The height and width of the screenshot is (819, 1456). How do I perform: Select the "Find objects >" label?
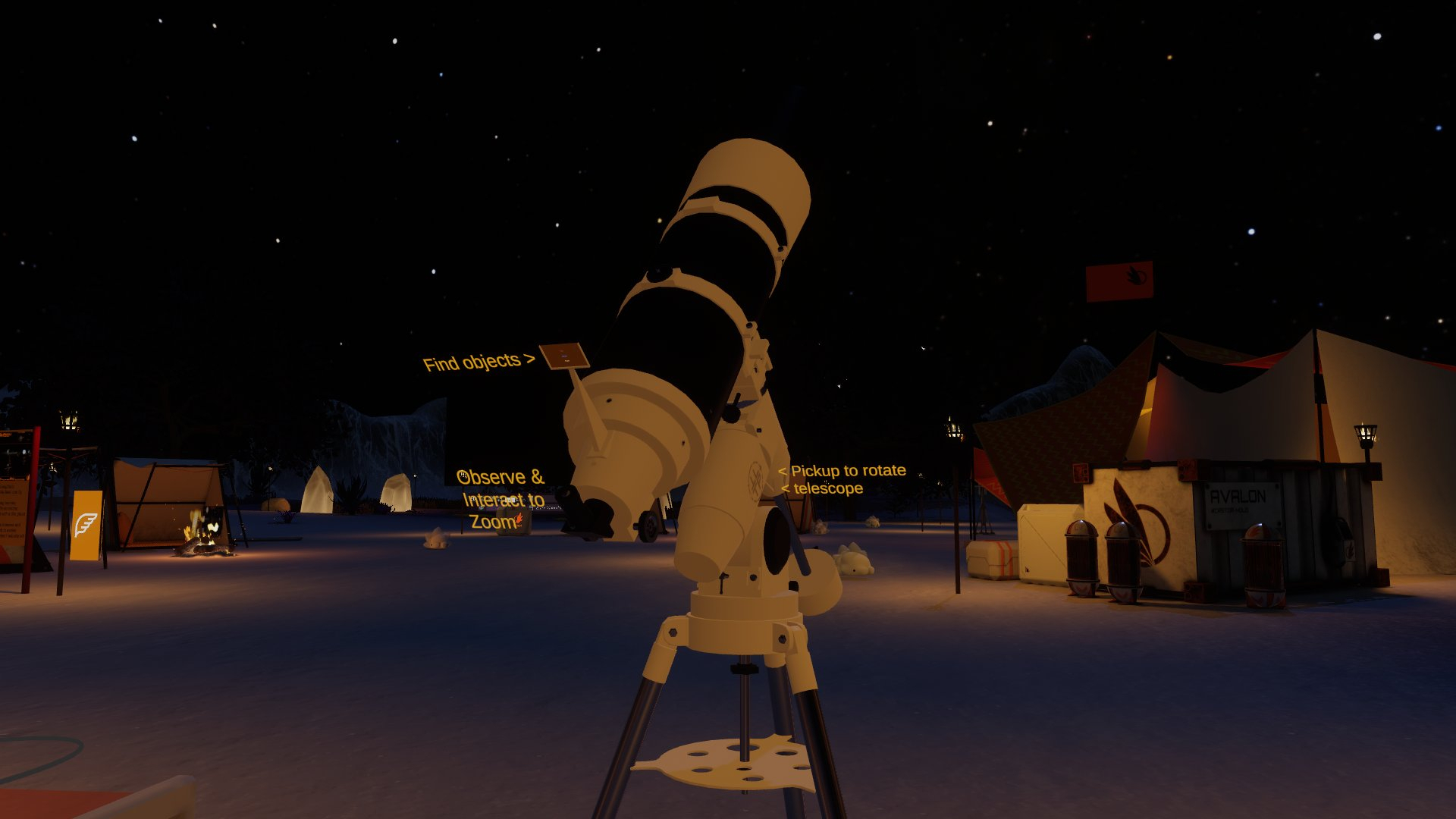tap(478, 362)
